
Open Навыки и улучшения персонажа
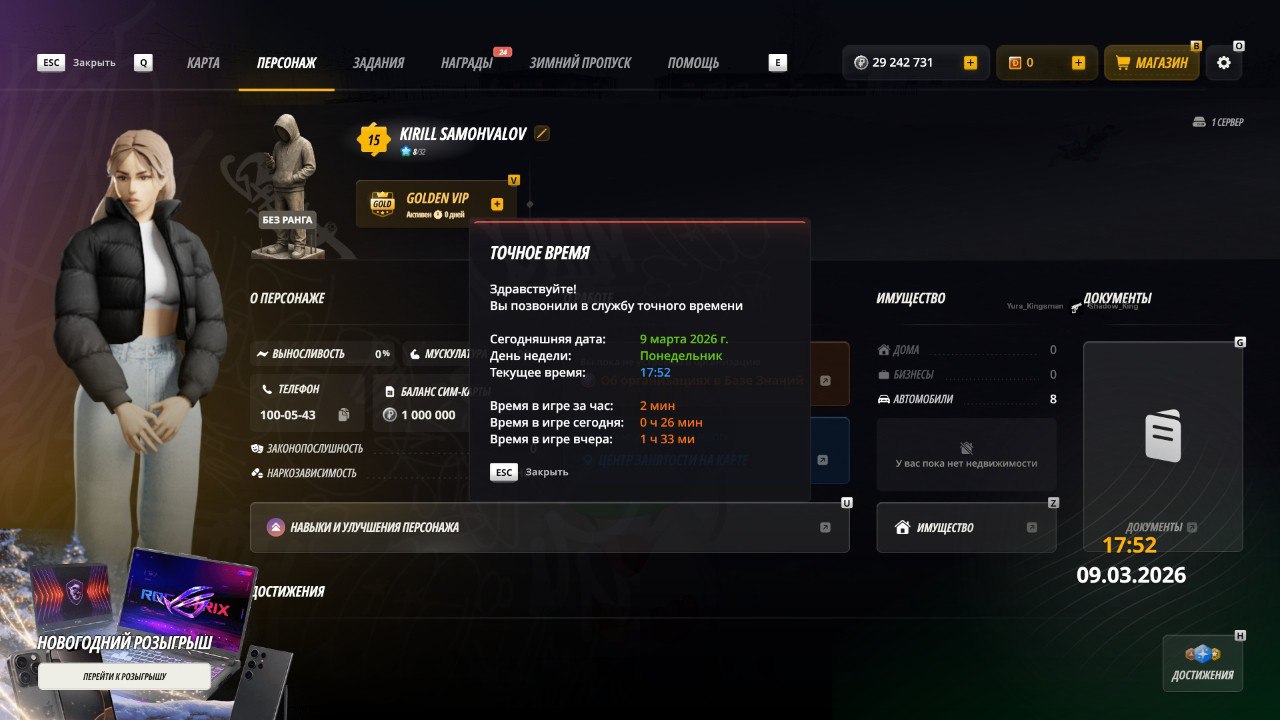pos(549,527)
